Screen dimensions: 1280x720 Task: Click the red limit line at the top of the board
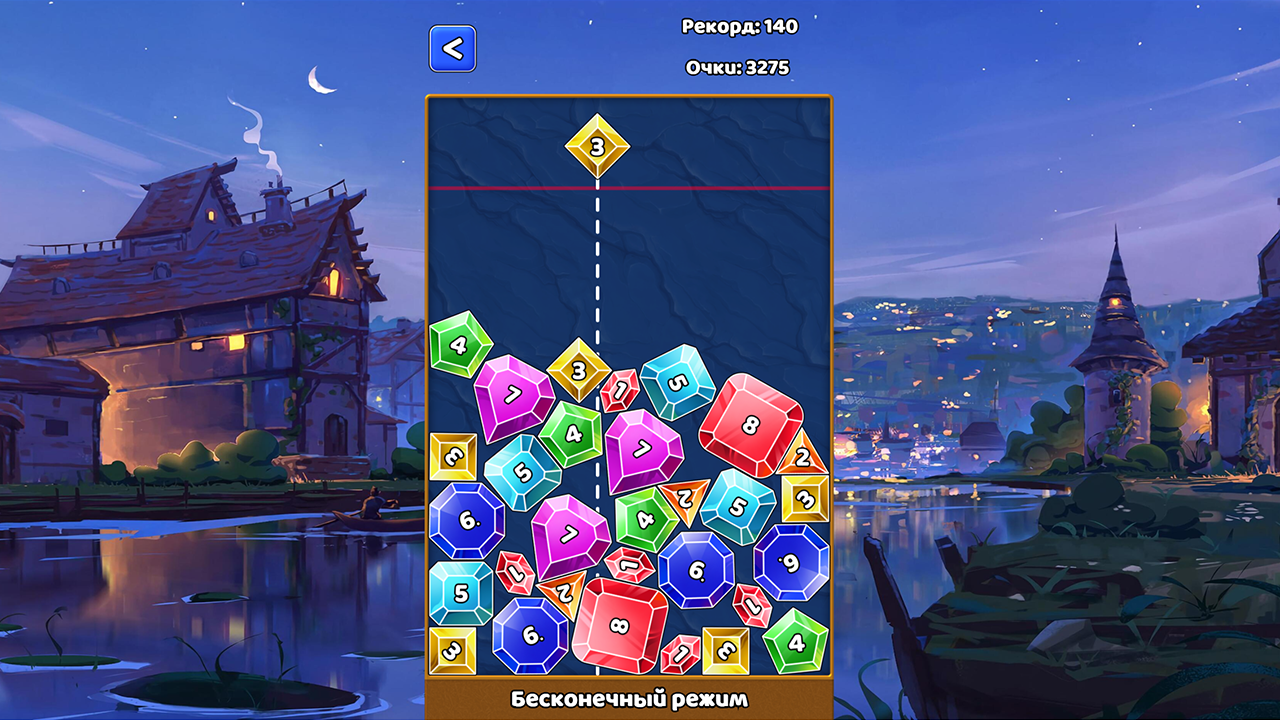[x=700, y=187]
